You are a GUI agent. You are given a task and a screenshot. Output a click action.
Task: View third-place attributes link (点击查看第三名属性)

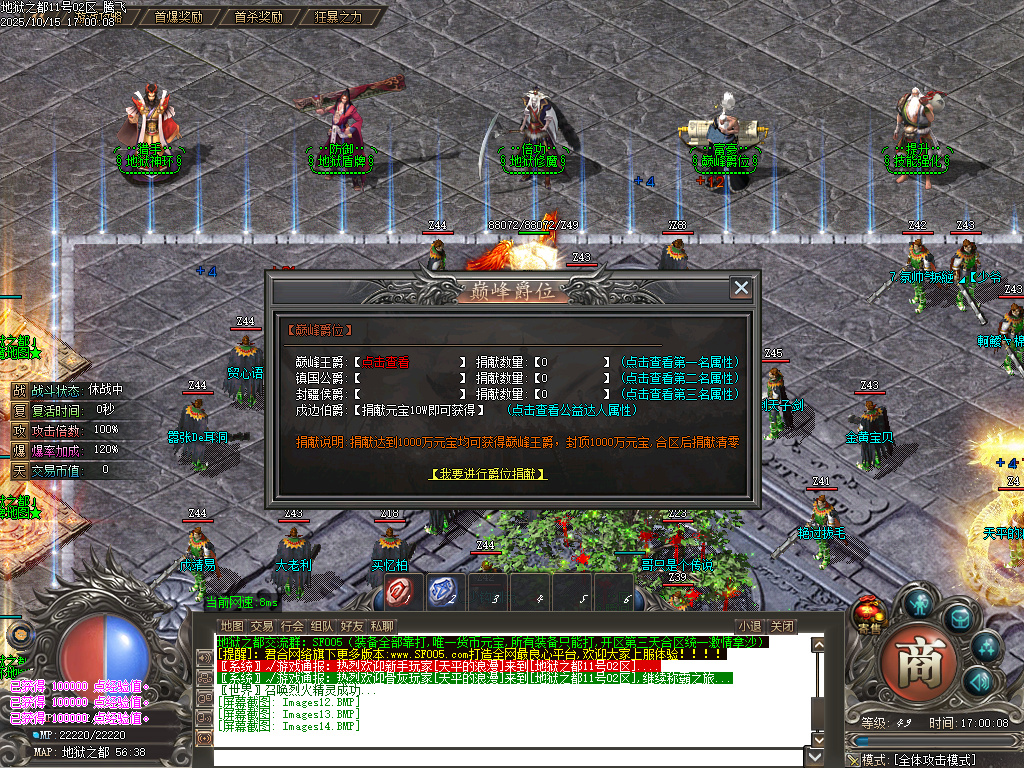(679, 394)
